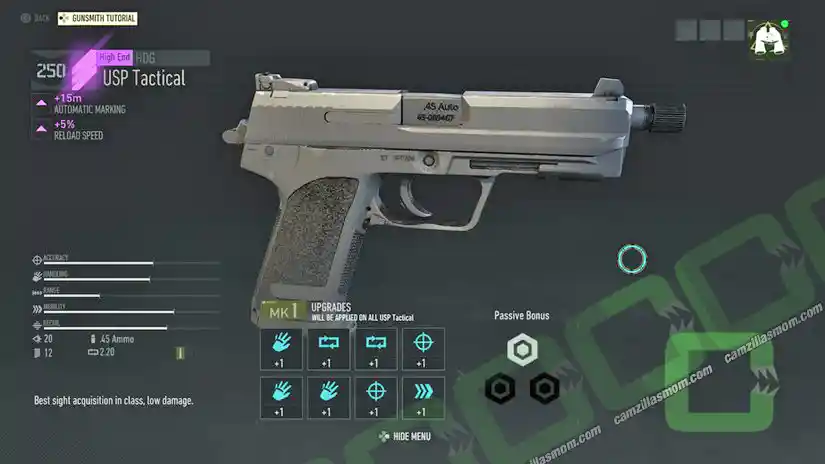This screenshot has height=464, width=825.
Task: Click the MK 1 upgrade level badge
Action: (280, 312)
